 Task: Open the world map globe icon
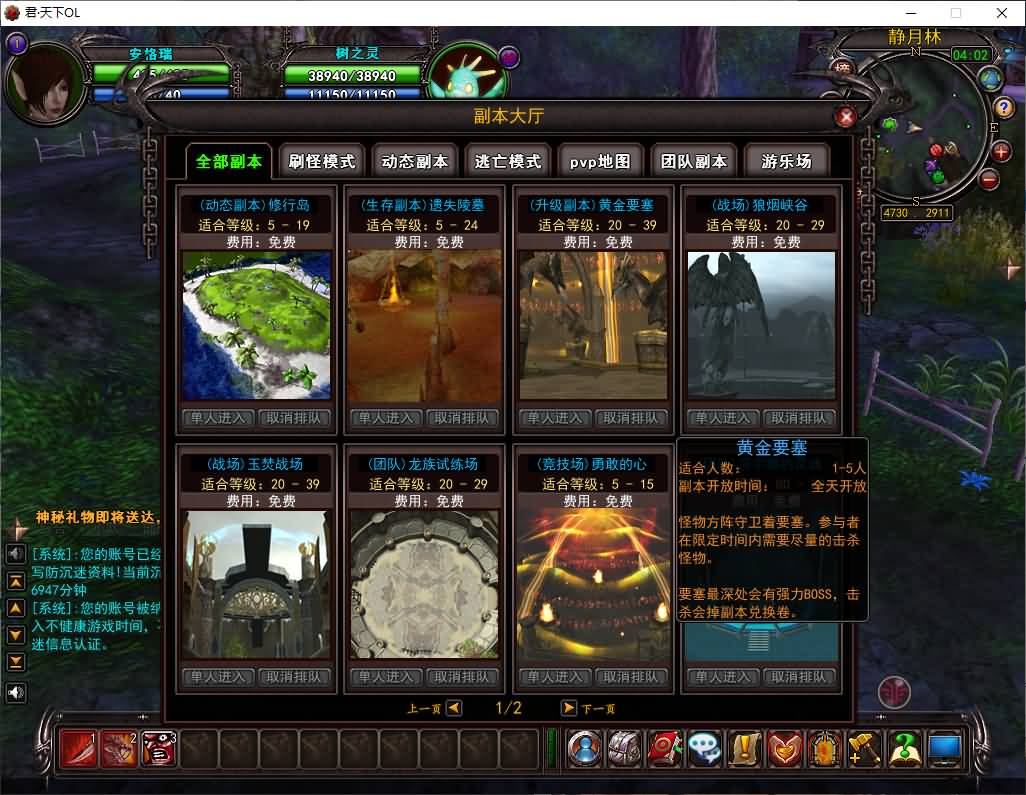tap(991, 78)
